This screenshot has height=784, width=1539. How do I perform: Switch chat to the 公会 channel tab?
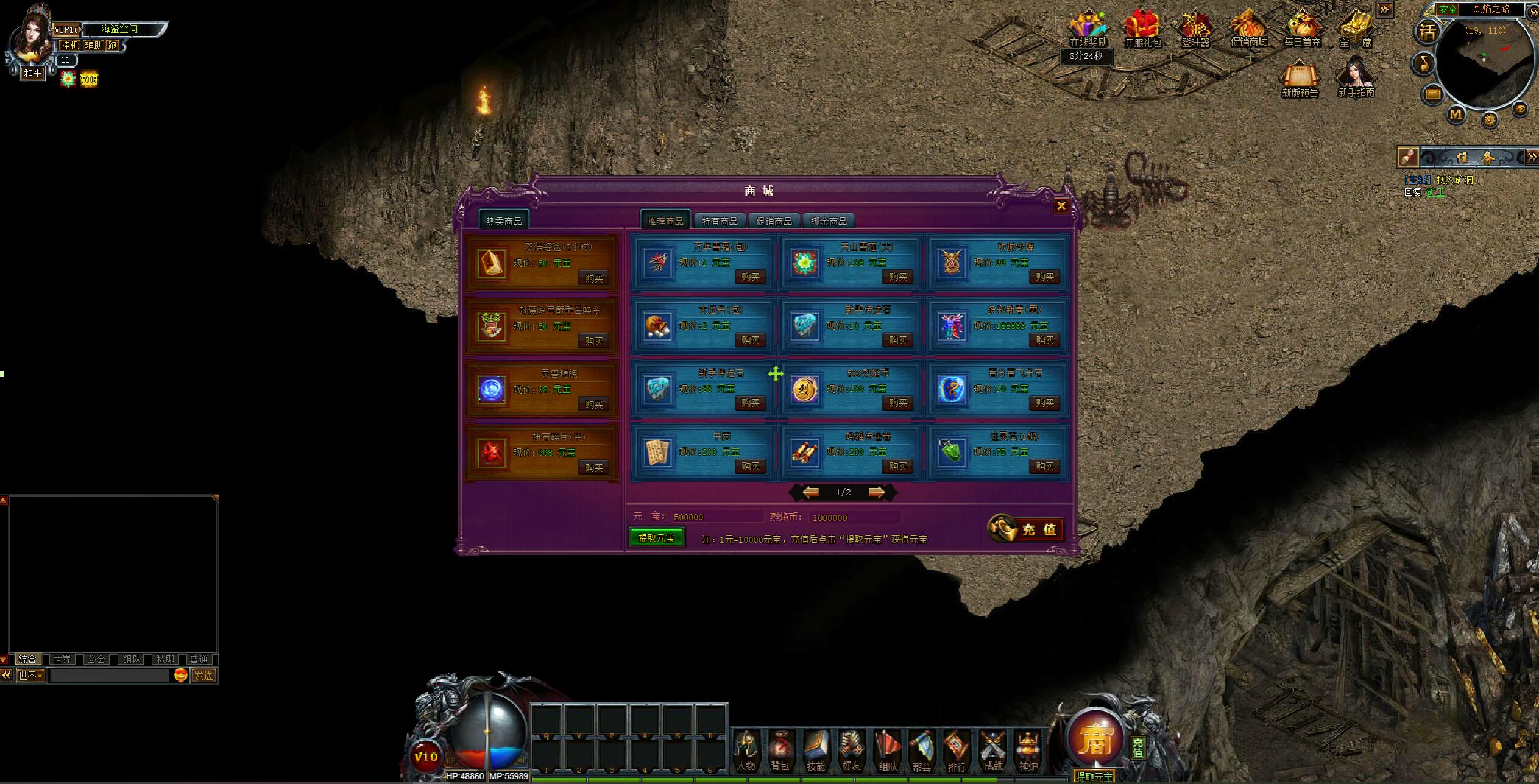[96, 659]
